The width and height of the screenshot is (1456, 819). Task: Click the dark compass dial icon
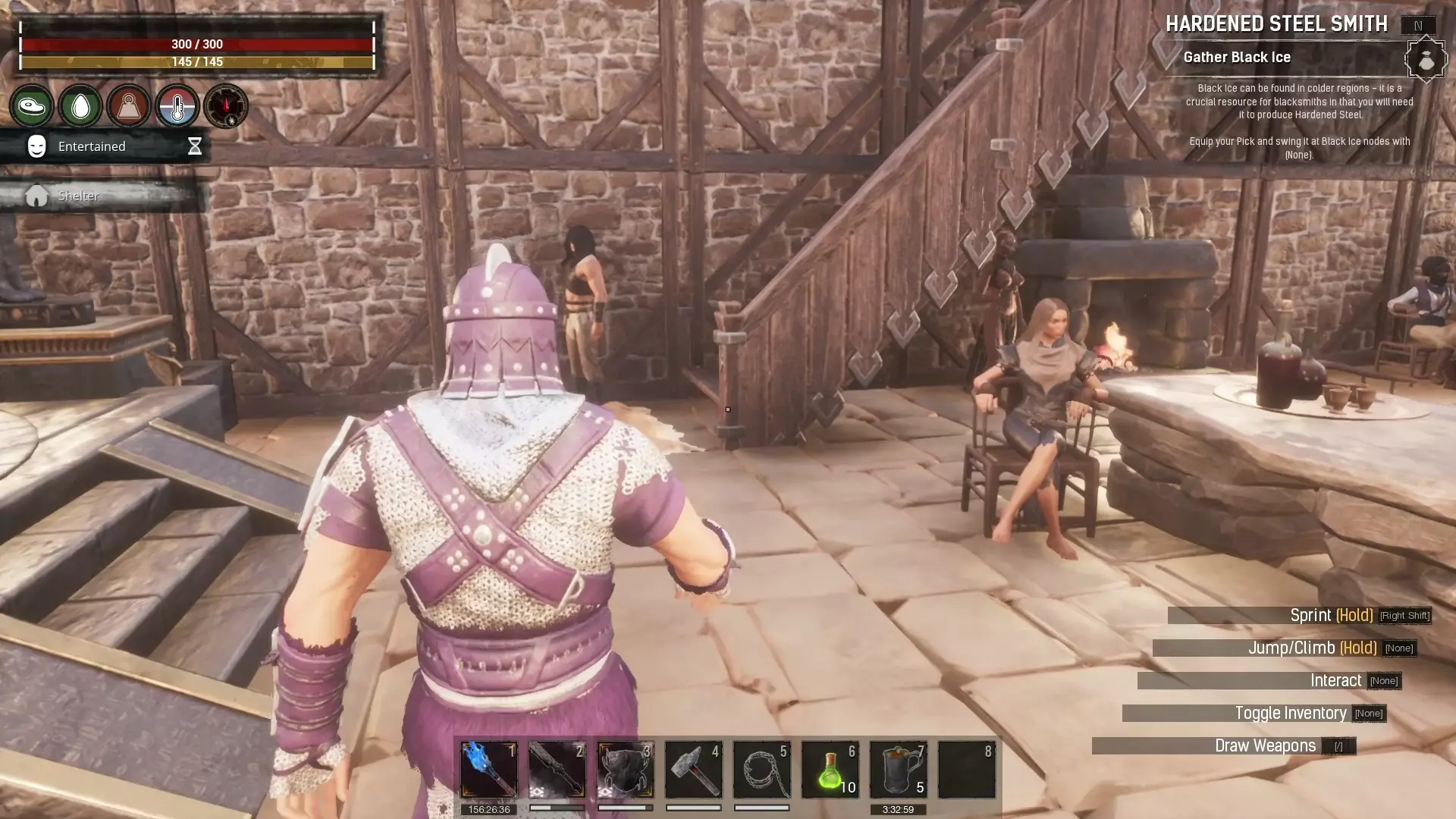pos(226,106)
